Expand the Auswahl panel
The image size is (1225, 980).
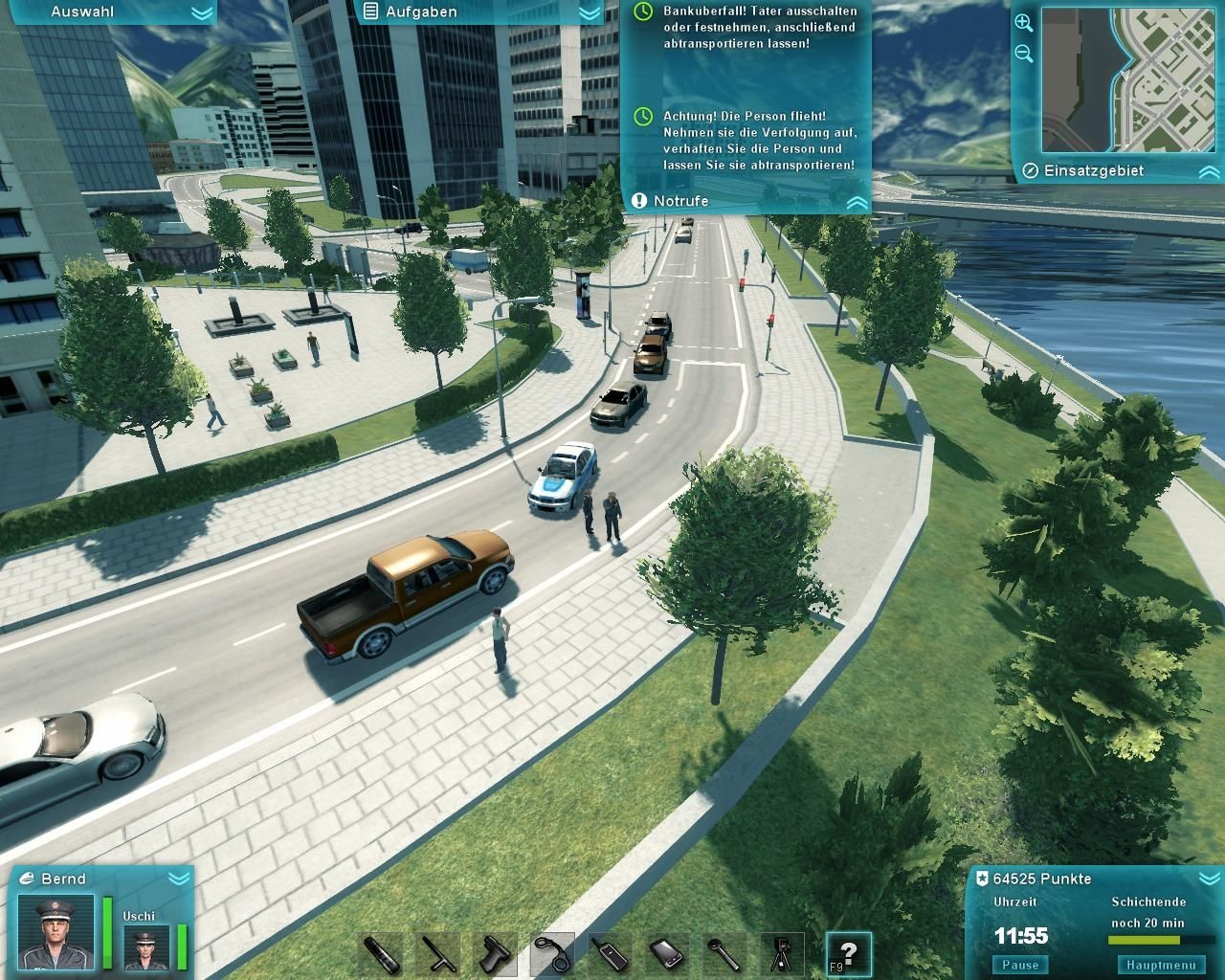point(201,12)
